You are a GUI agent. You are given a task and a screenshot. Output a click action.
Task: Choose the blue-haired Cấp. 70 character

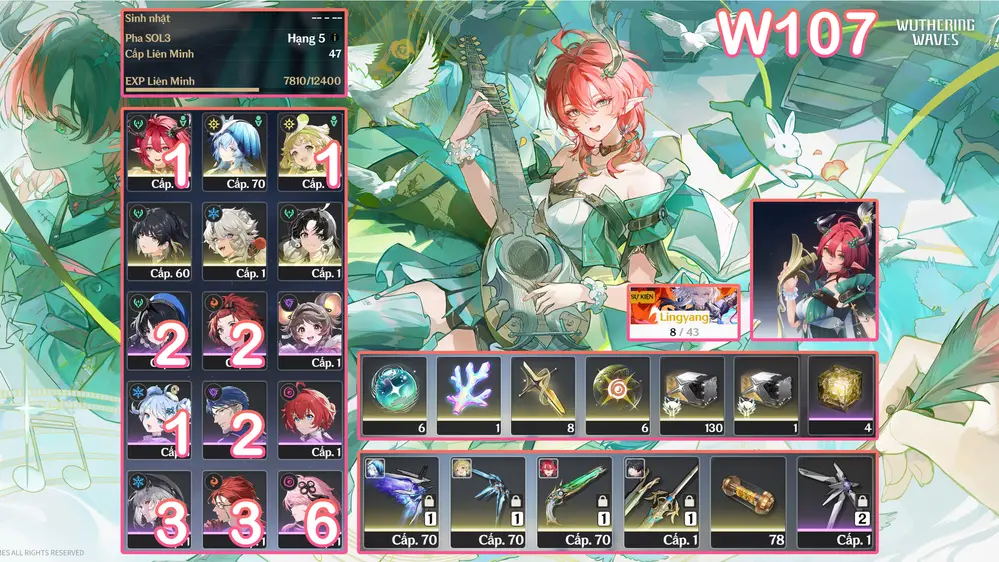[235, 152]
